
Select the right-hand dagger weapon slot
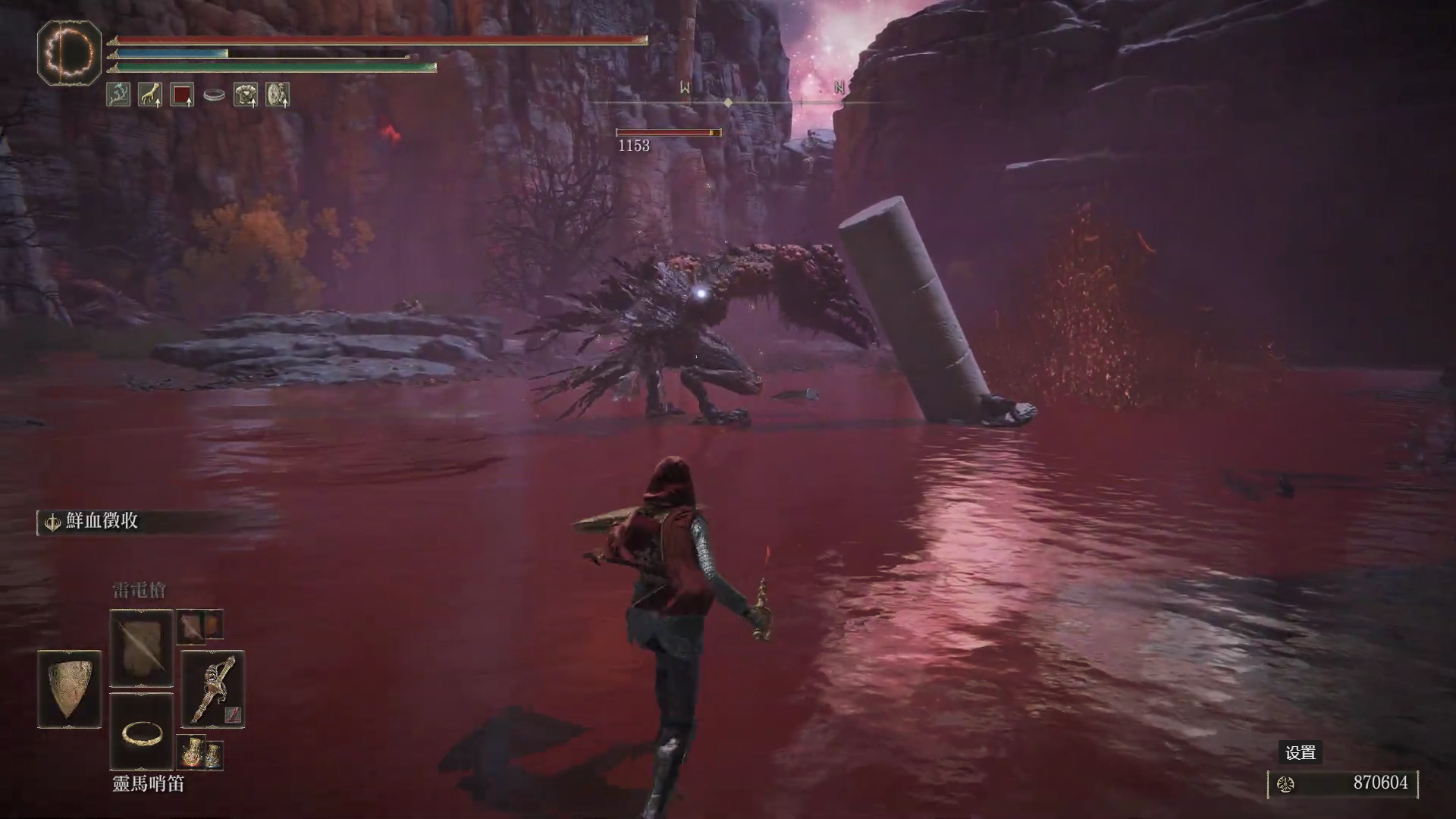coord(213,689)
